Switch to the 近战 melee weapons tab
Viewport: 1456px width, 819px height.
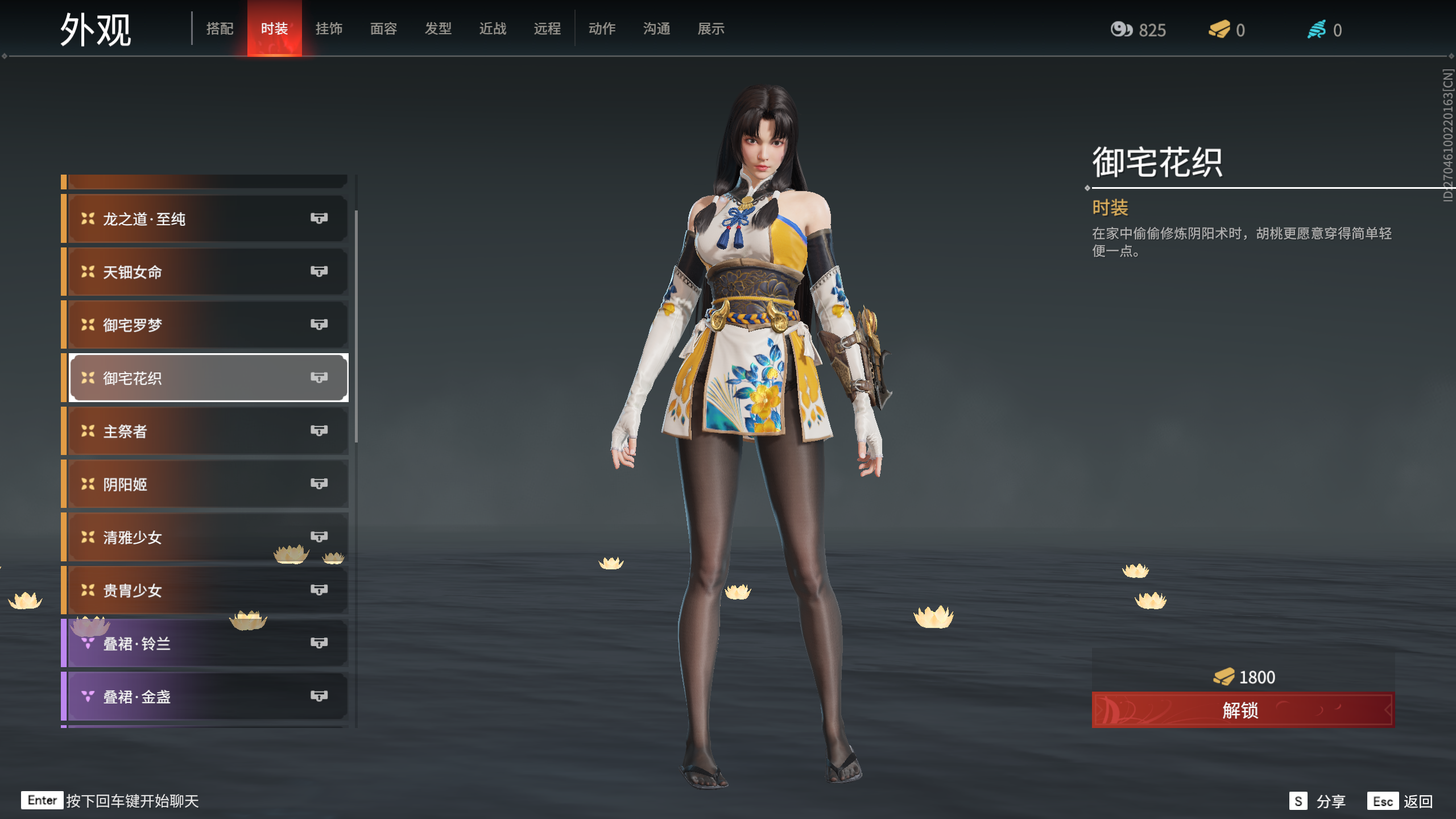pos(493,28)
